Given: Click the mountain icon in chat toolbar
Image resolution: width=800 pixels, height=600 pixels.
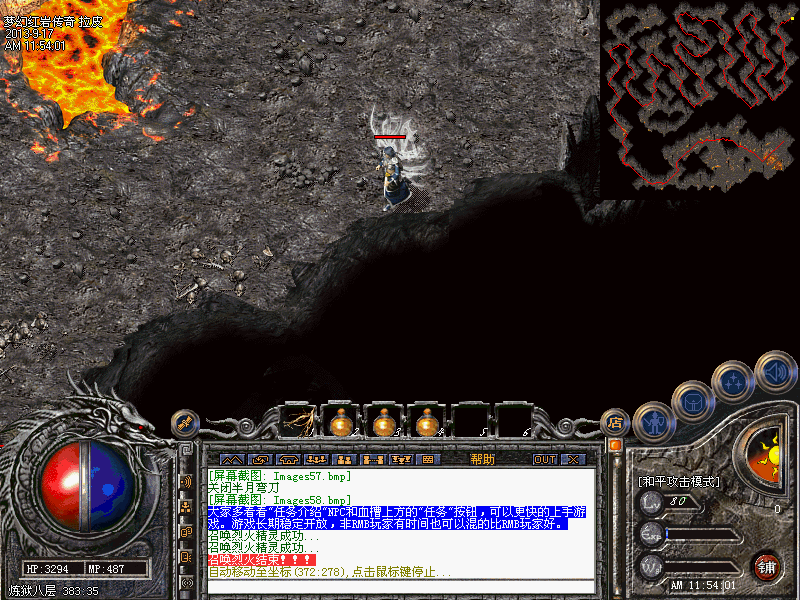Looking at the screenshot, I should point(231,459).
